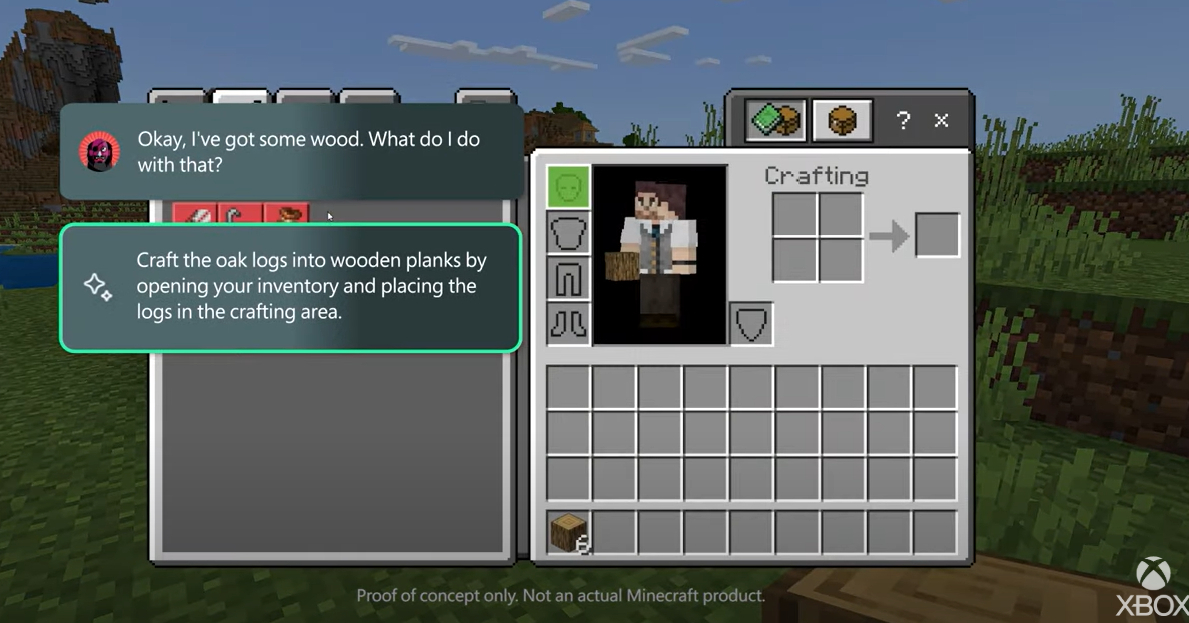Click the crafting output slot
The image size is (1189, 623).
coord(937,236)
